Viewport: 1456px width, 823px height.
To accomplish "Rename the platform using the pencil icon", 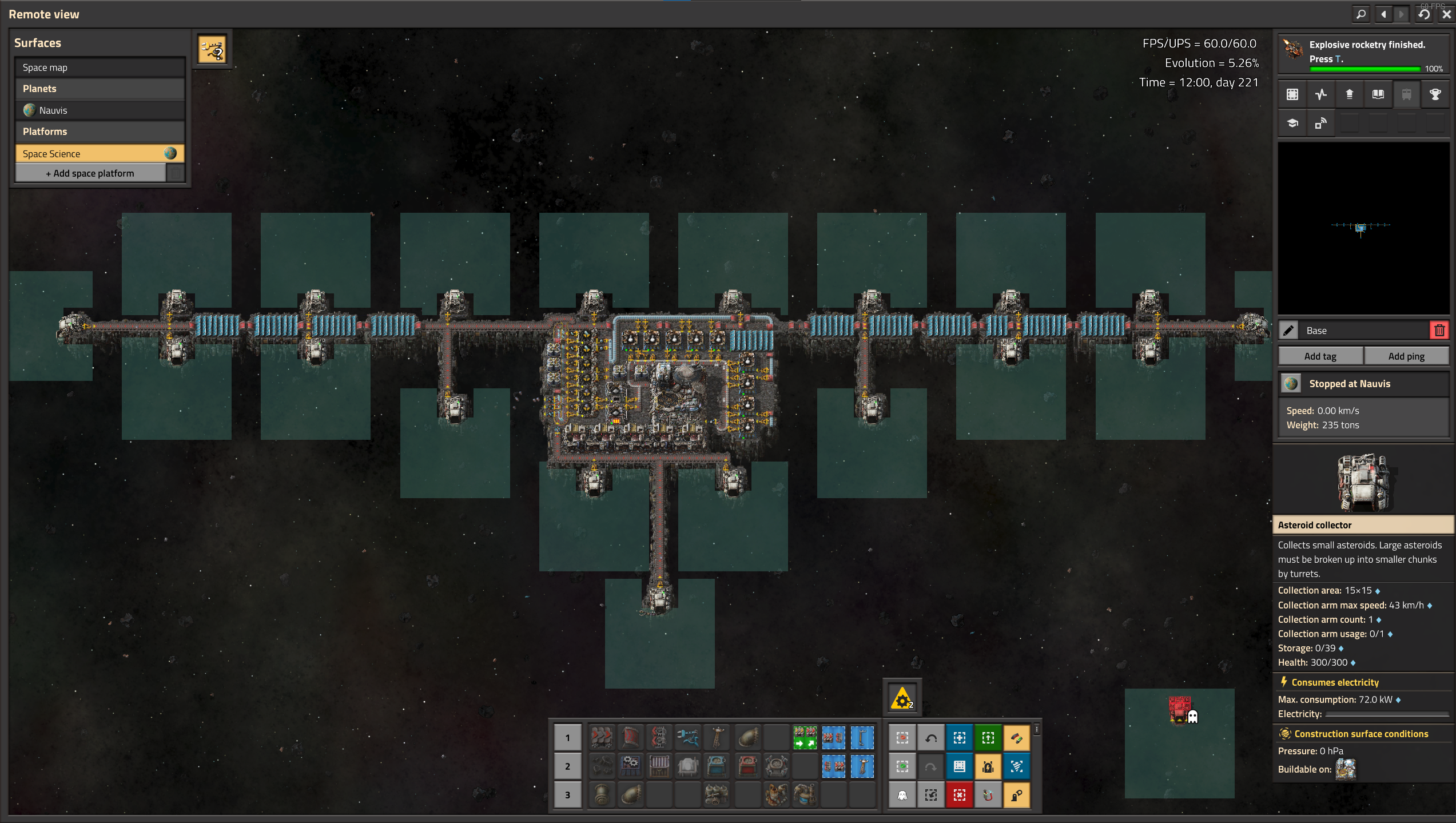I will tap(1289, 330).
